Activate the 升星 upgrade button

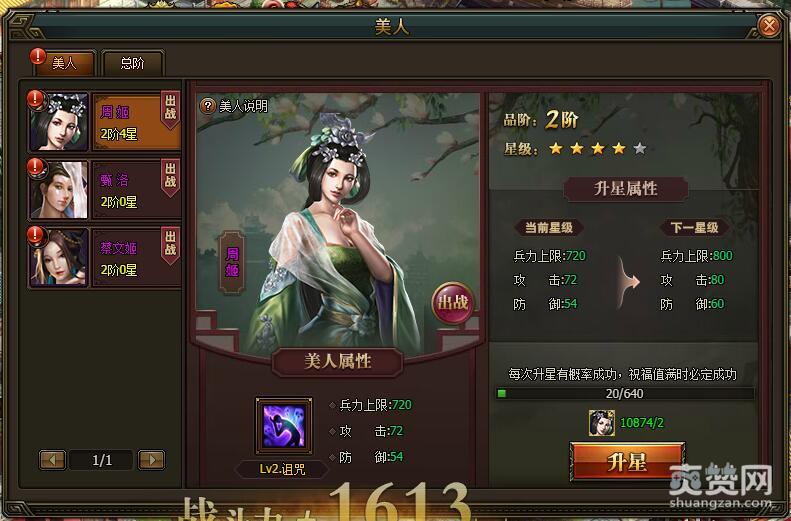point(627,461)
